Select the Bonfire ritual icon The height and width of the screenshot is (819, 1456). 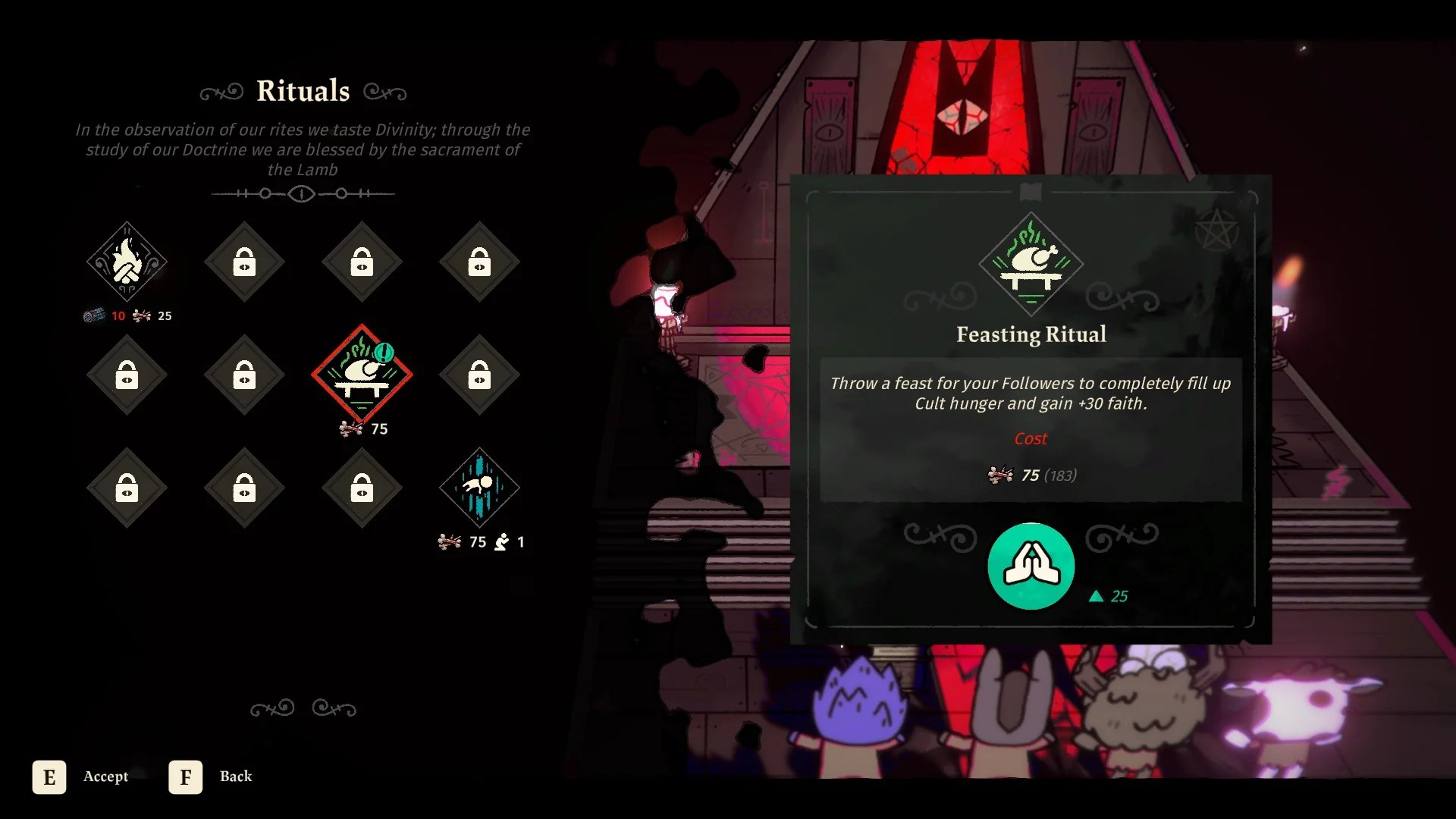pyautogui.click(x=127, y=262)
